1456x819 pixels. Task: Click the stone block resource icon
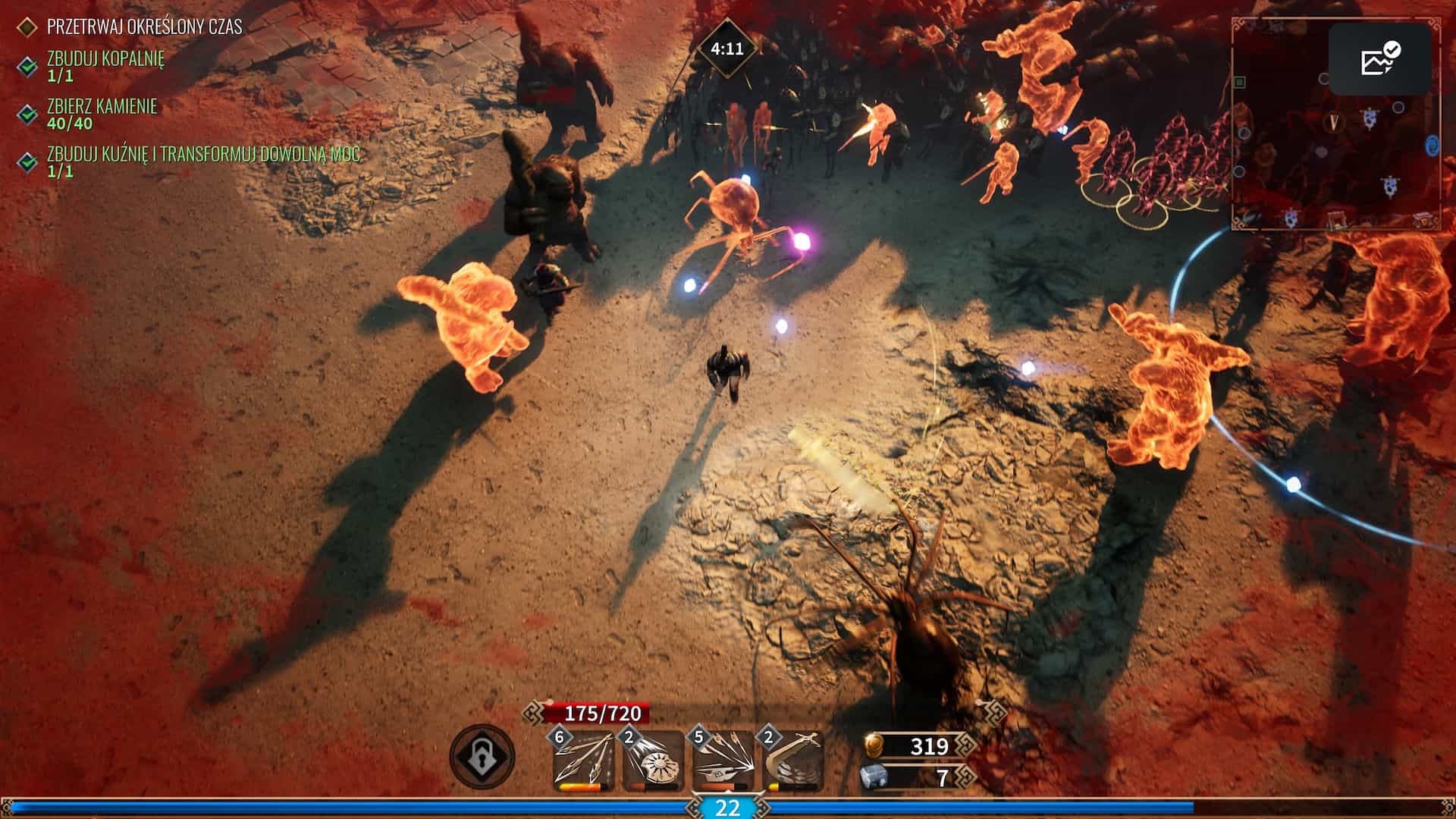tap(874, 778)
